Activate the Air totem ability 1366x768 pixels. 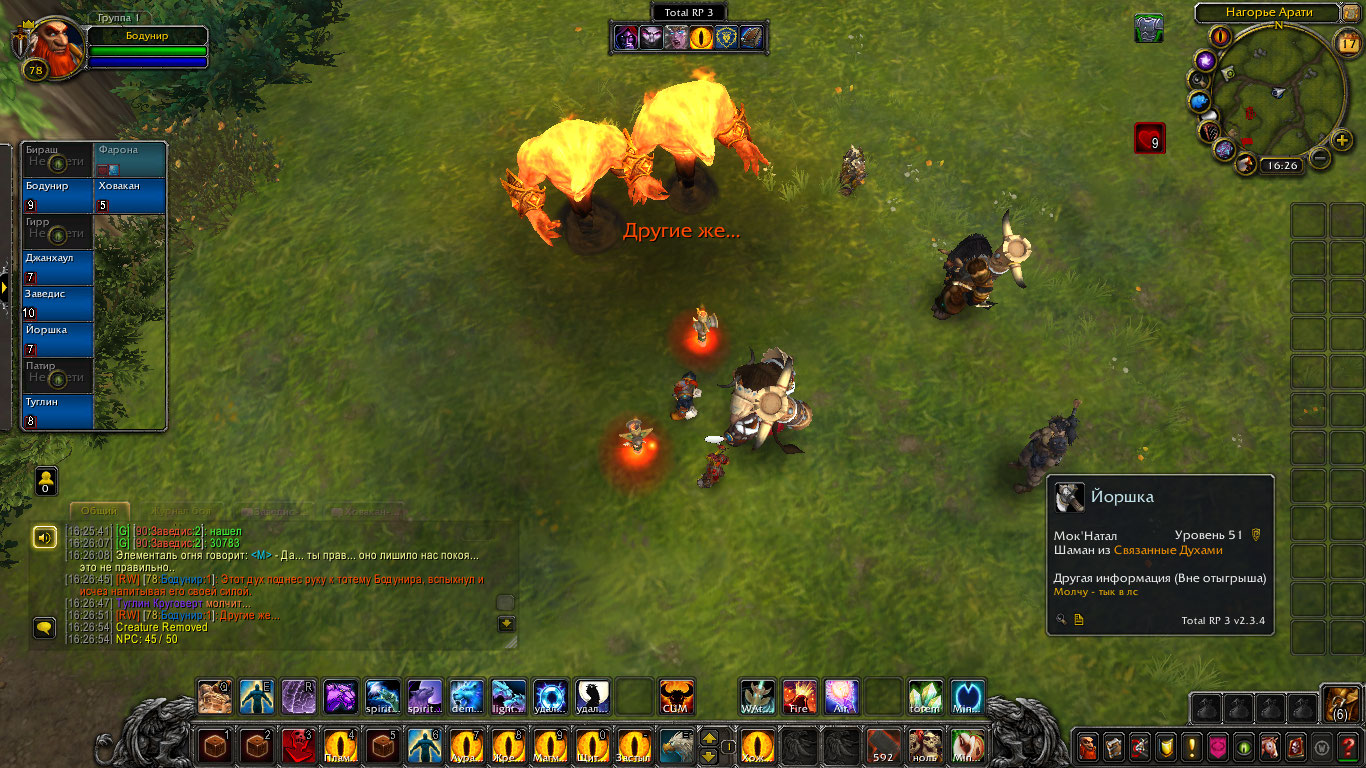coord(841,696)
